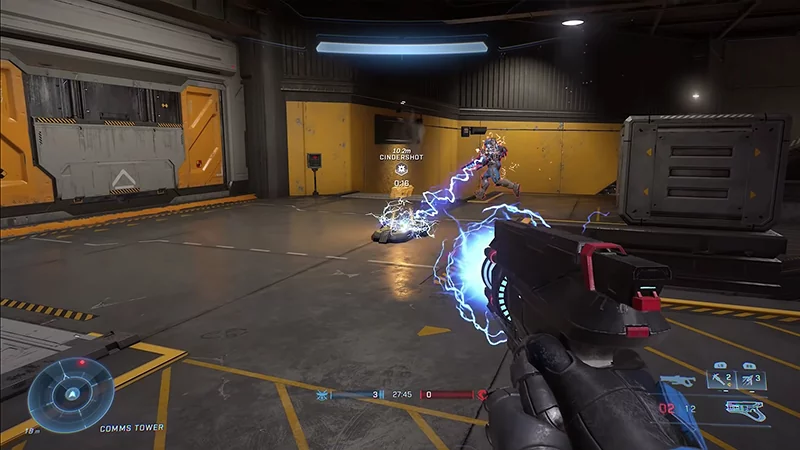This screenshot has height=450, width=800.
Task: Select the grenade slot showing count 3
Action: pyautogui.click(x=752, y=379)
